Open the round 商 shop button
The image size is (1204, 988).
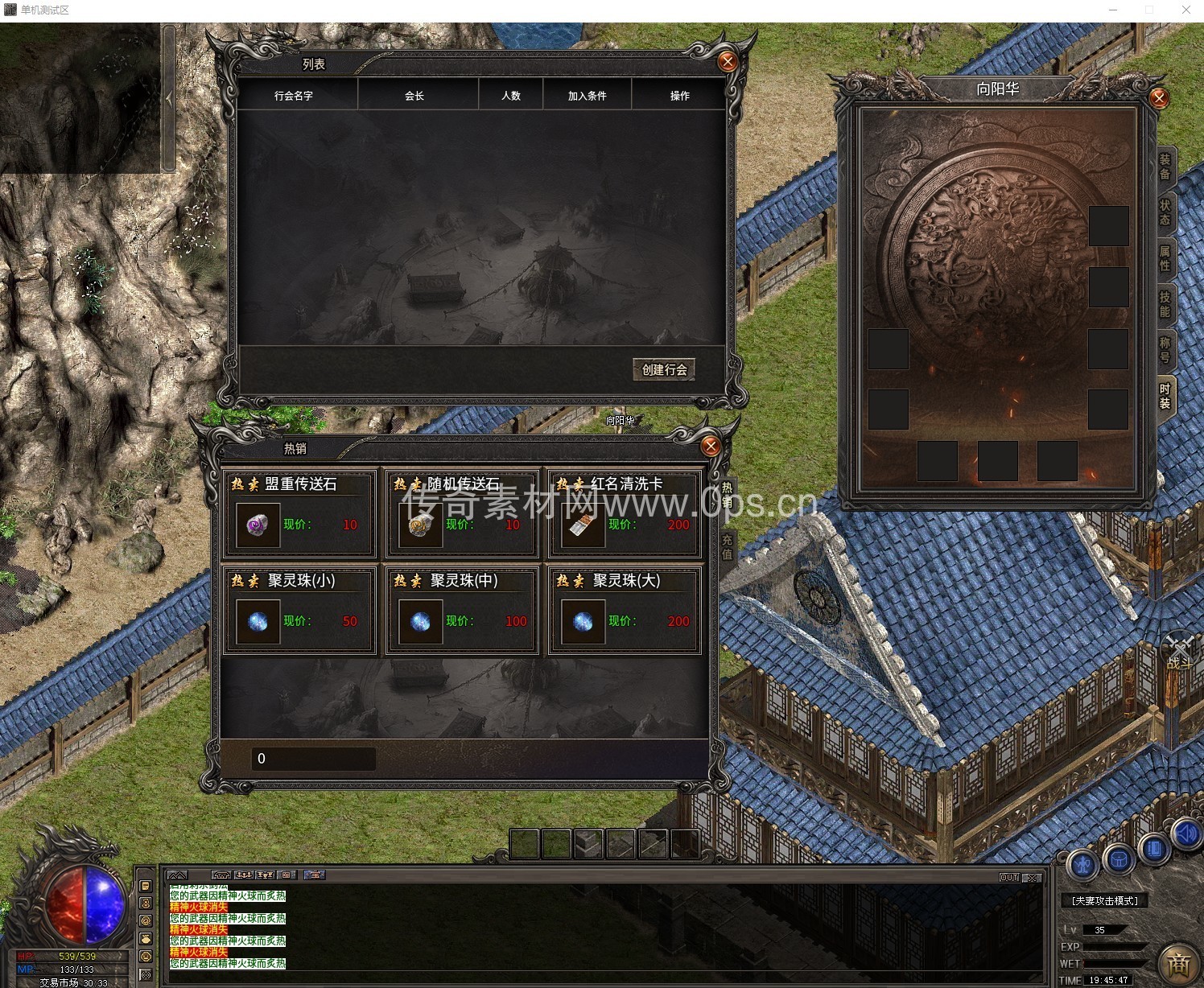tap(1179, 963)
